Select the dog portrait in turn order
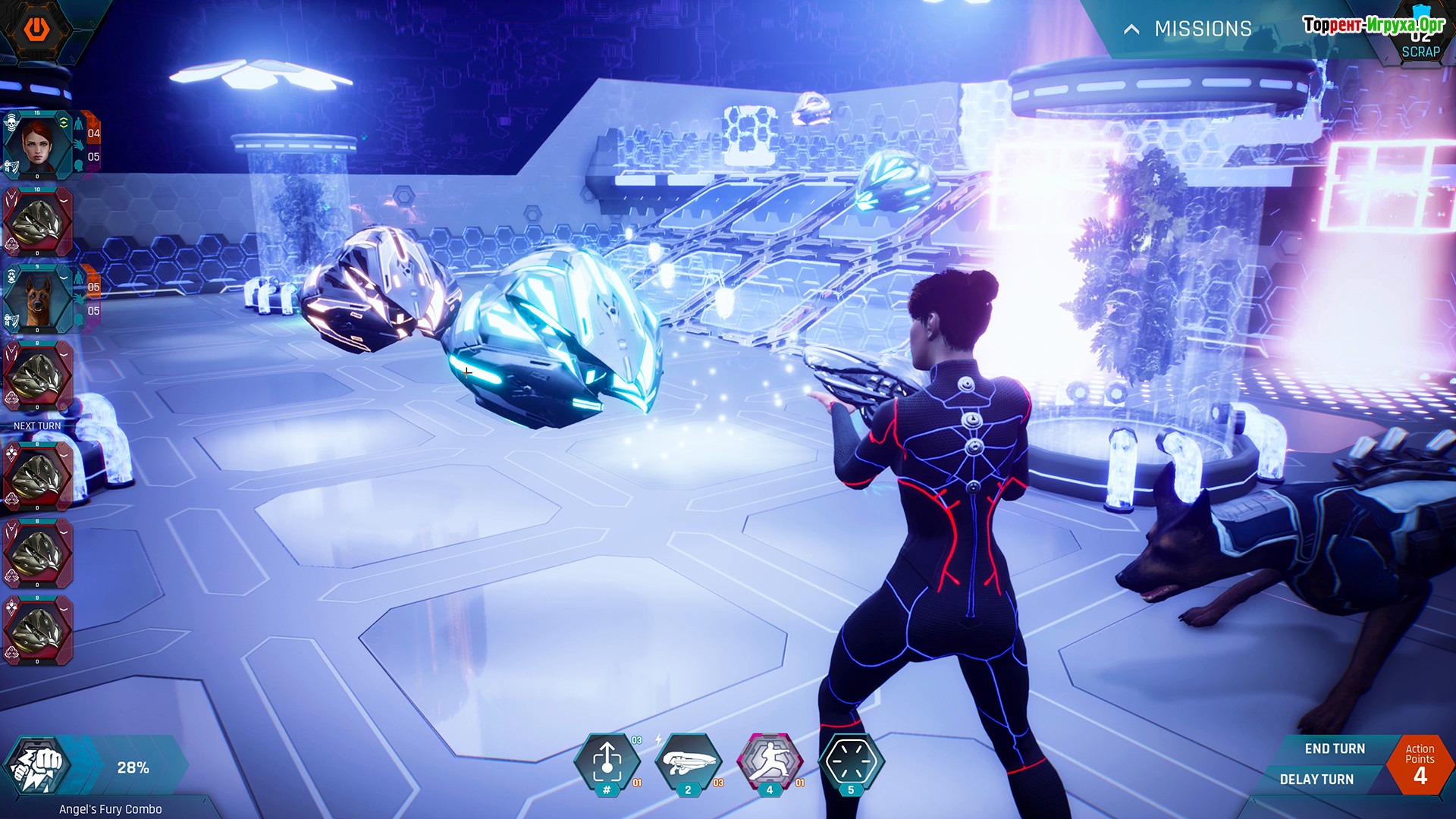Viewport: 1456px width, 819px height. [x=37, y=299]
